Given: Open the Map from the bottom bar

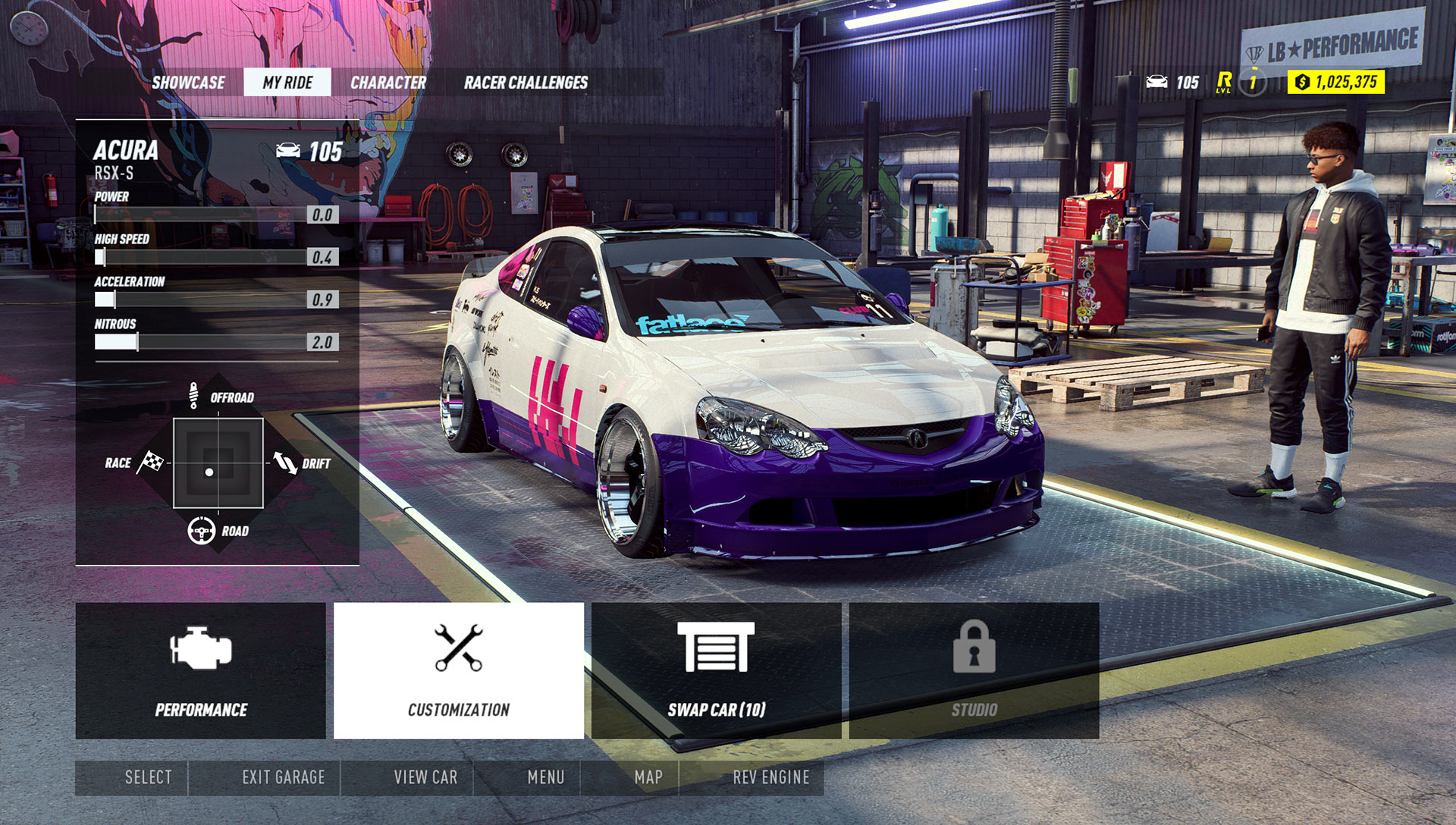Looking at the screenshot, I should coord(651,777).
